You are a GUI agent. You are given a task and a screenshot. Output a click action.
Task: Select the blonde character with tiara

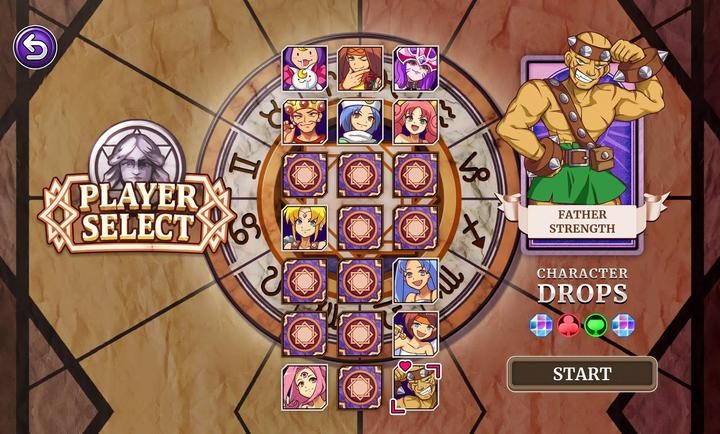(x=305, y=228)
